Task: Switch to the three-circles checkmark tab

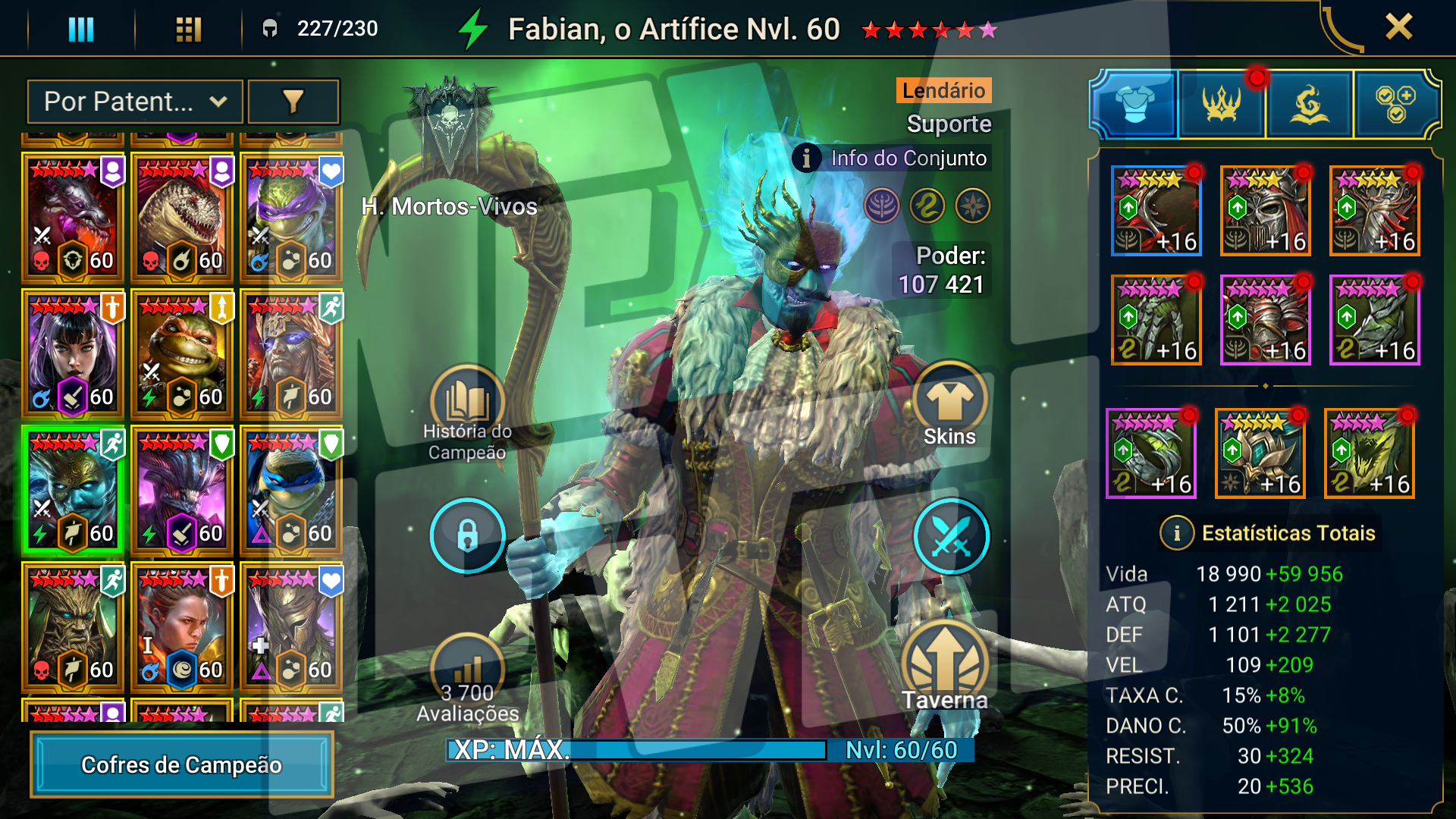Action: 1395,105
